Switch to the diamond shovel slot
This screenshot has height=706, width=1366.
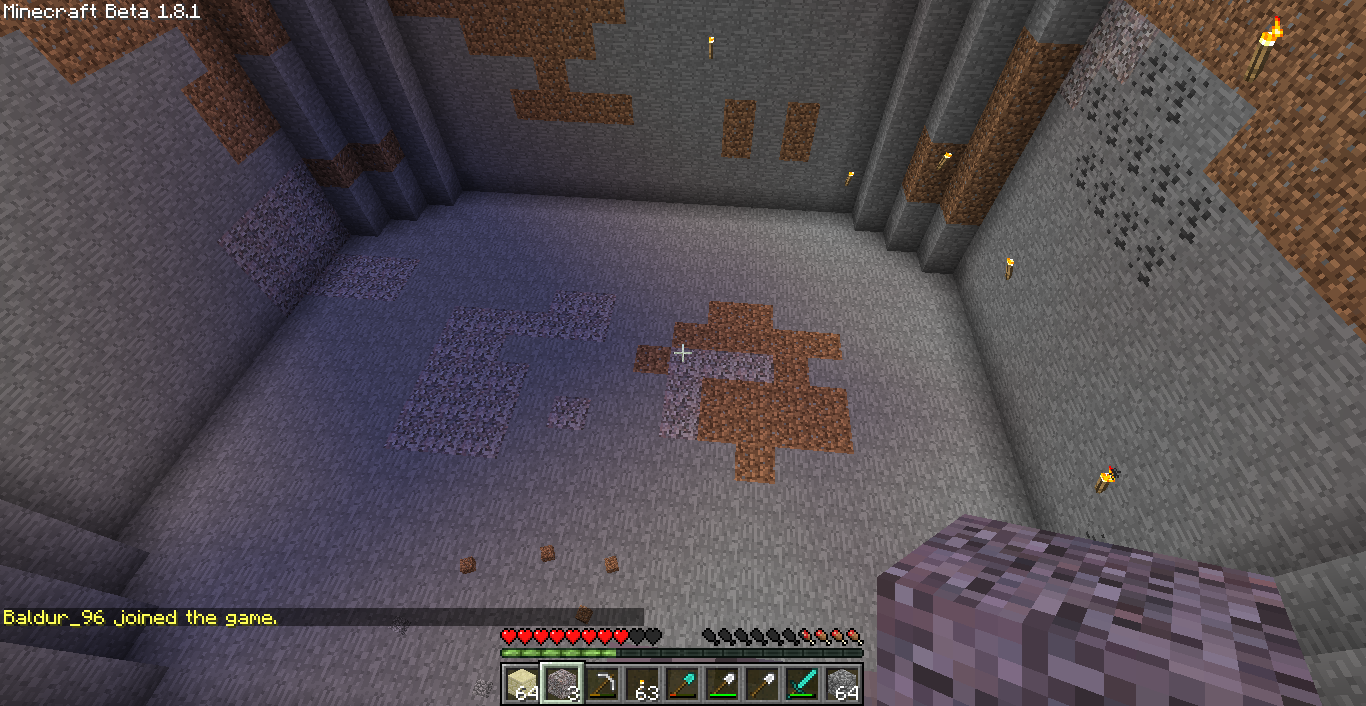682,684
